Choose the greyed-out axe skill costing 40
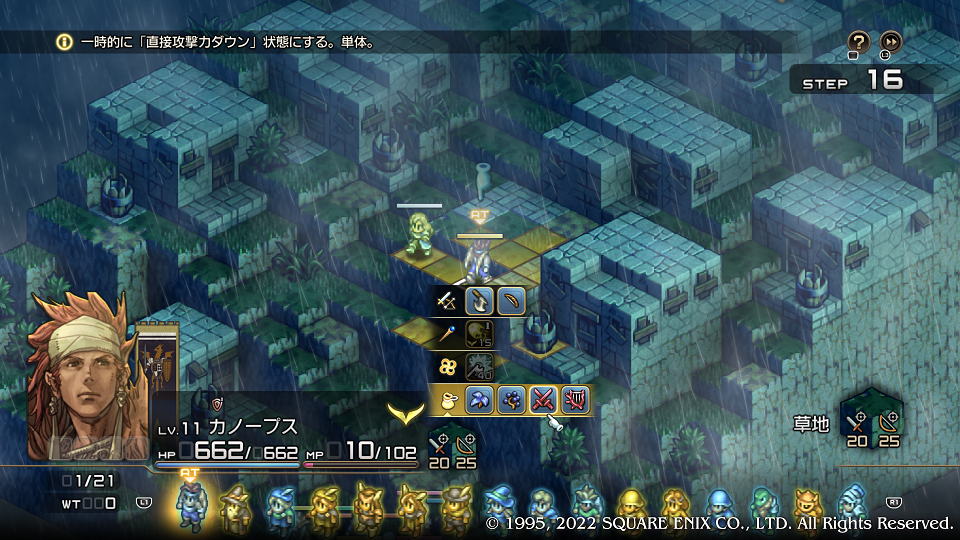The height and width of the screenshot is (540, 960). [x=480, y=367]
